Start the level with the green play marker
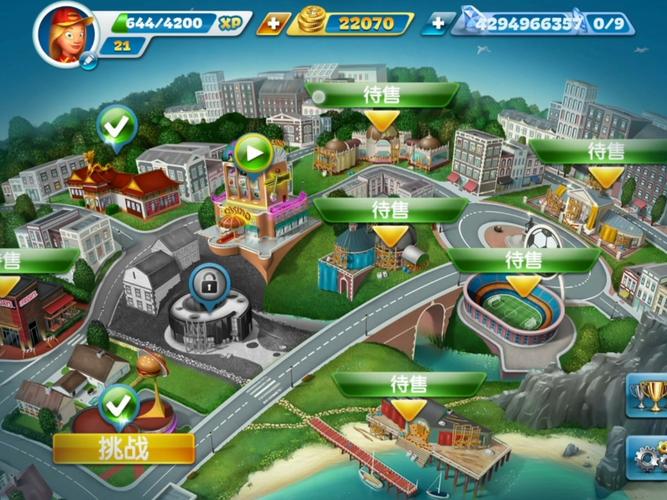The width and height of the screenshot is (667, 500). 253,153
